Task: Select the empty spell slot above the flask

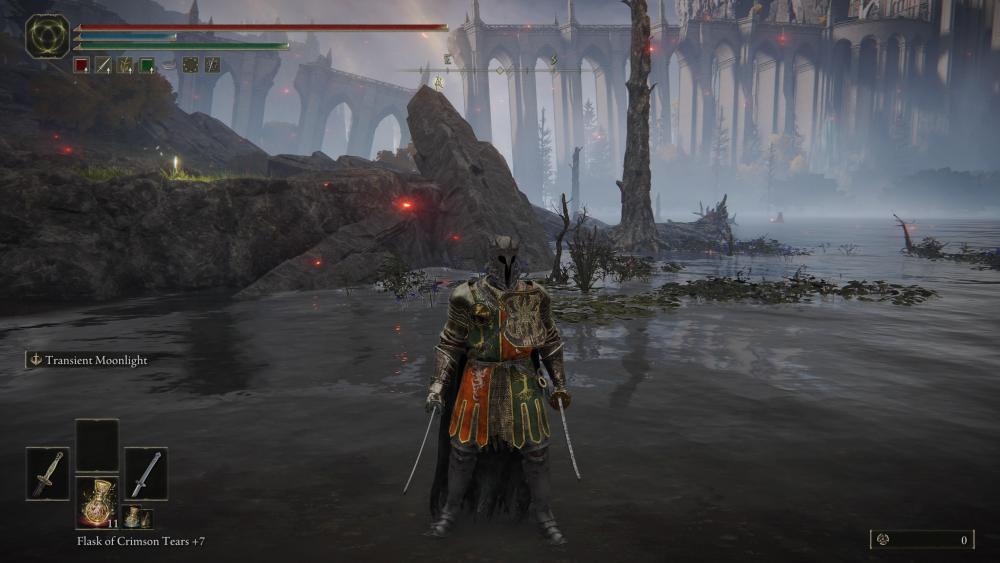Action: 97,444
